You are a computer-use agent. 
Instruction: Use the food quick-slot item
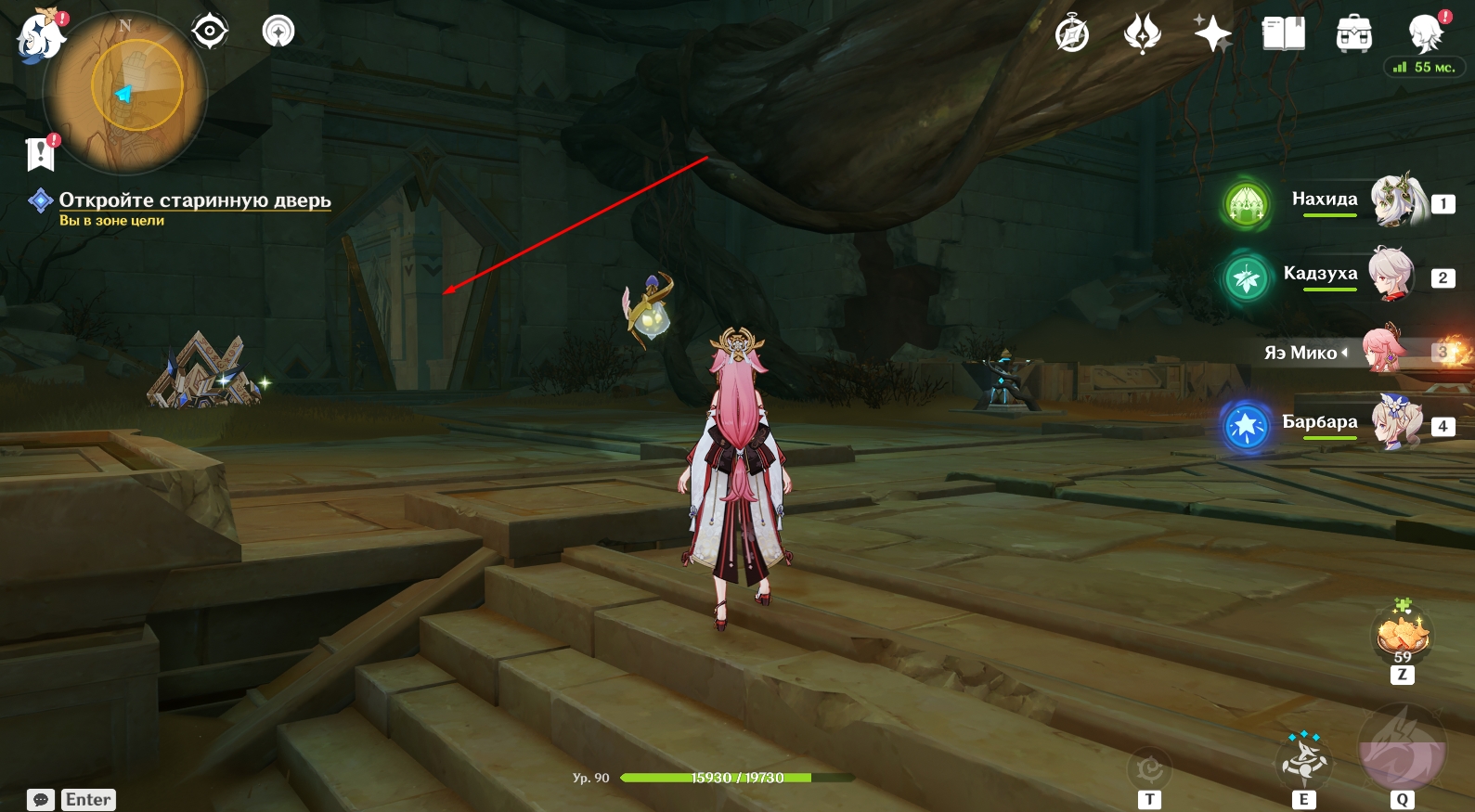click(x=1402, y=635)
